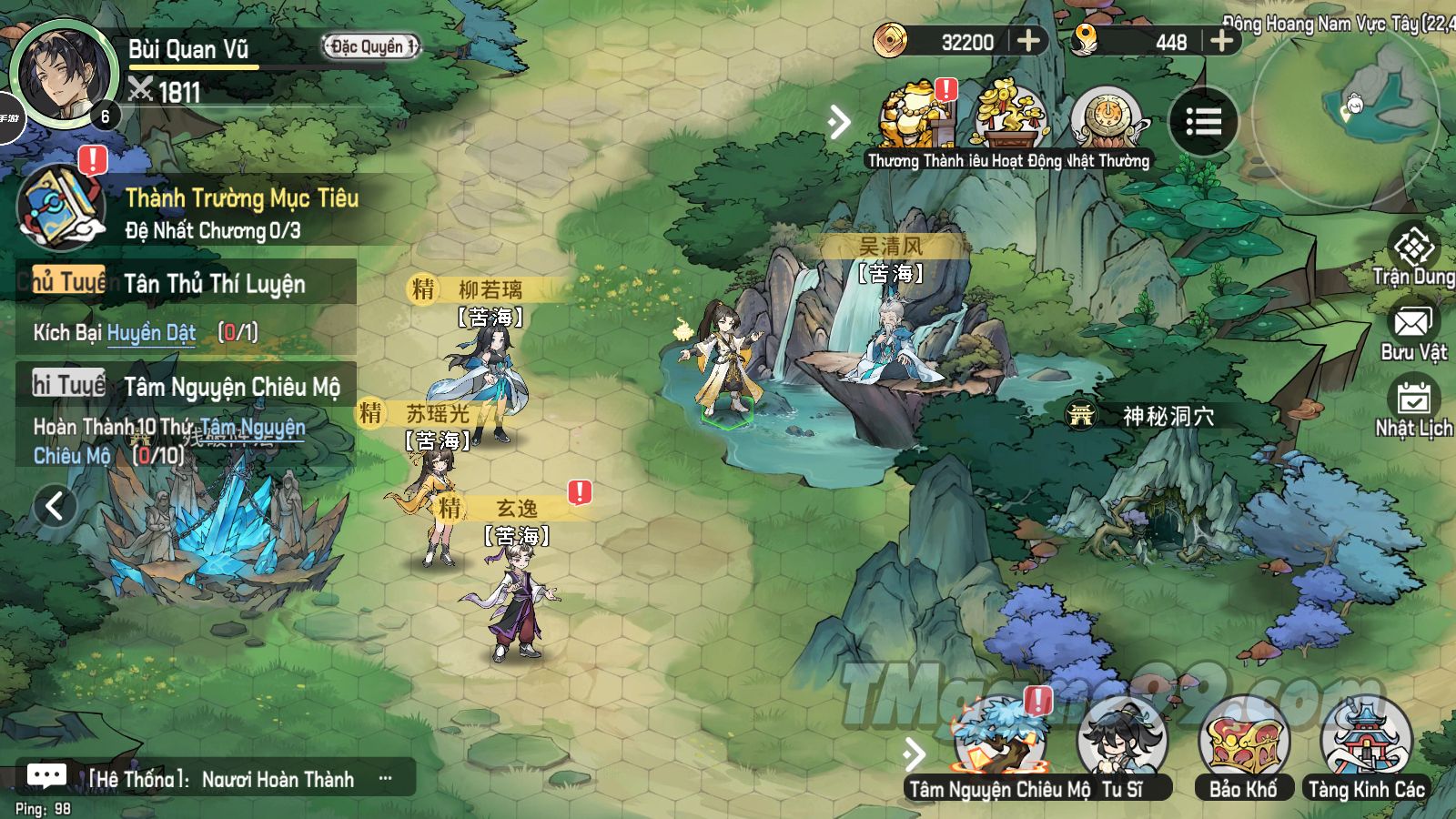Image resolution: width=1456 pixels, height=819 pixels.
Task: Open Trận Dung formation menu
Action: [1413, 253]
